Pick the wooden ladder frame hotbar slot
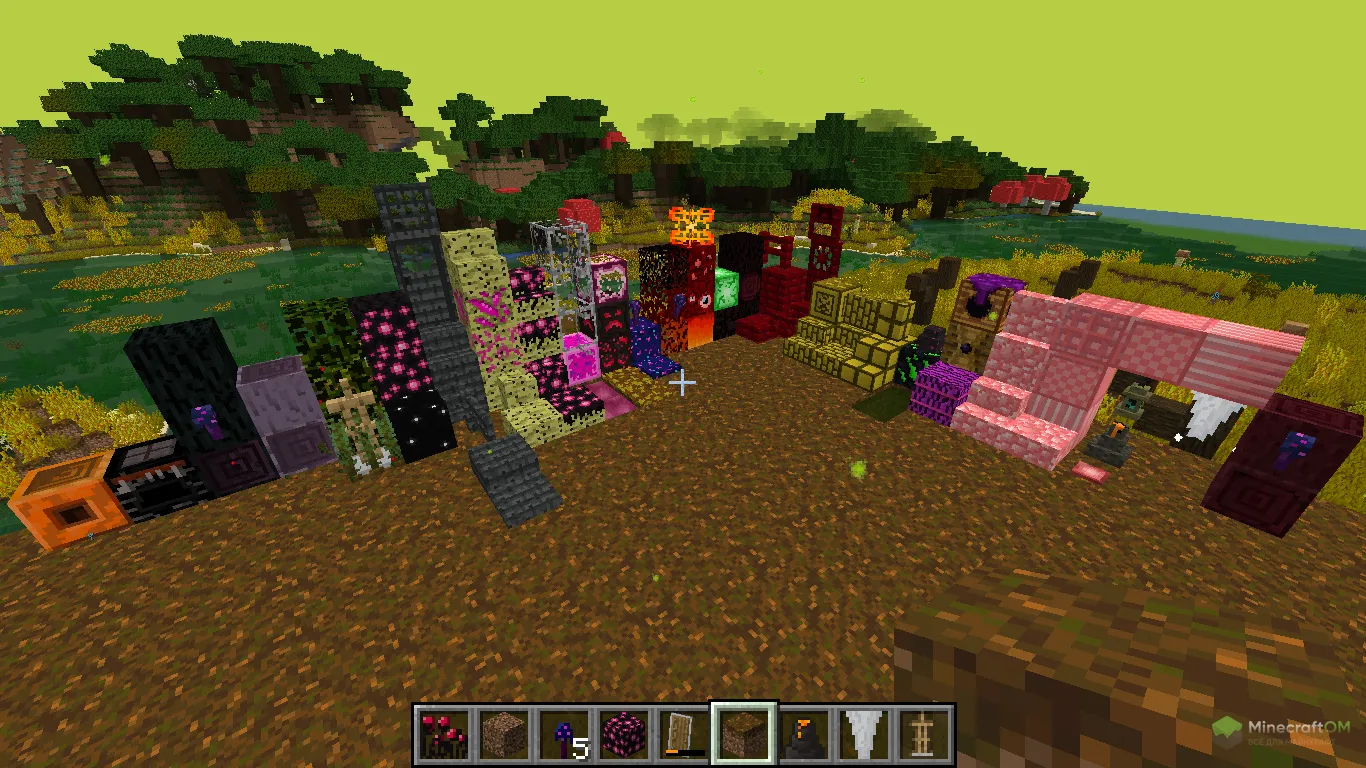 [x=924, y=735]
